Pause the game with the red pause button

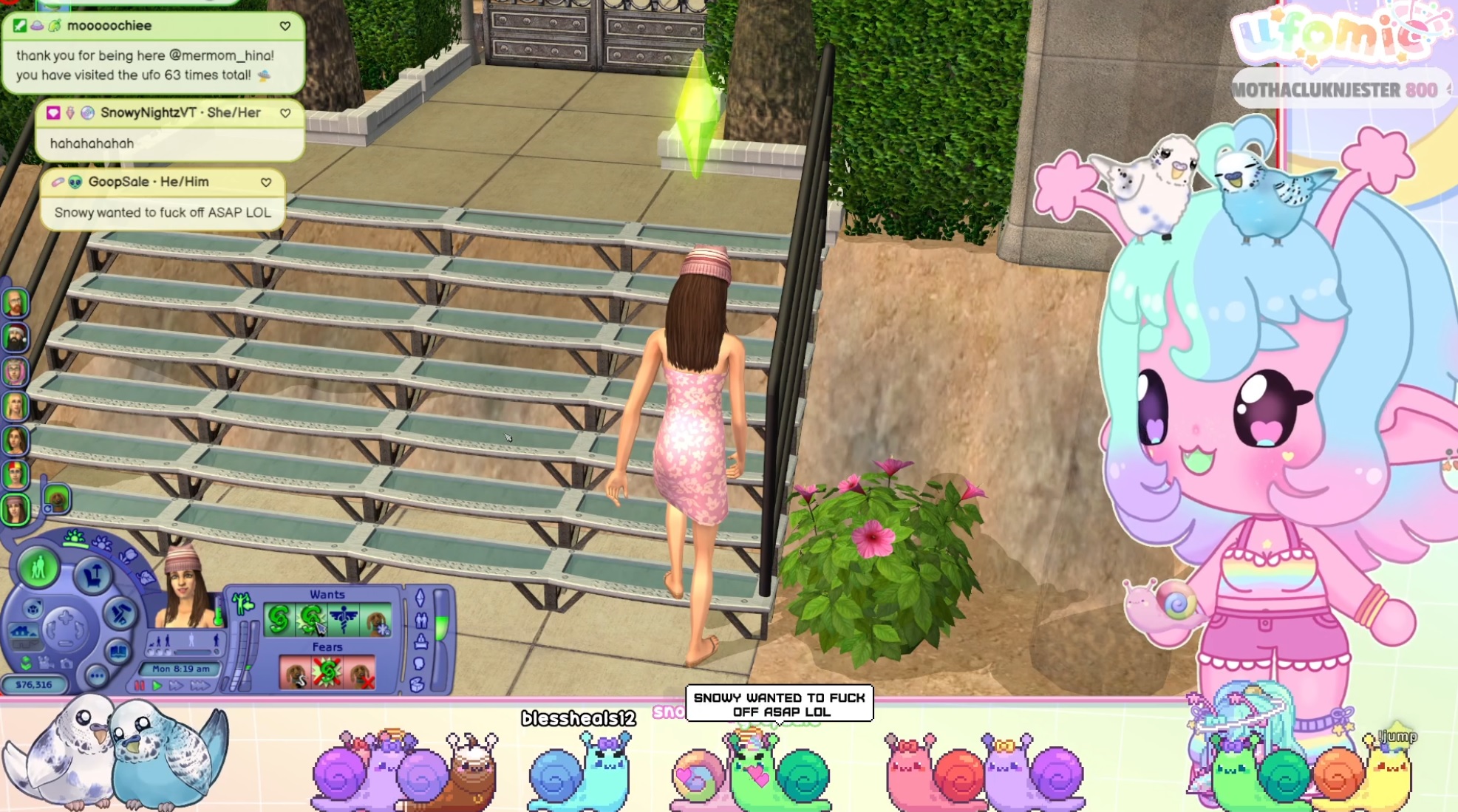[139, 686]
